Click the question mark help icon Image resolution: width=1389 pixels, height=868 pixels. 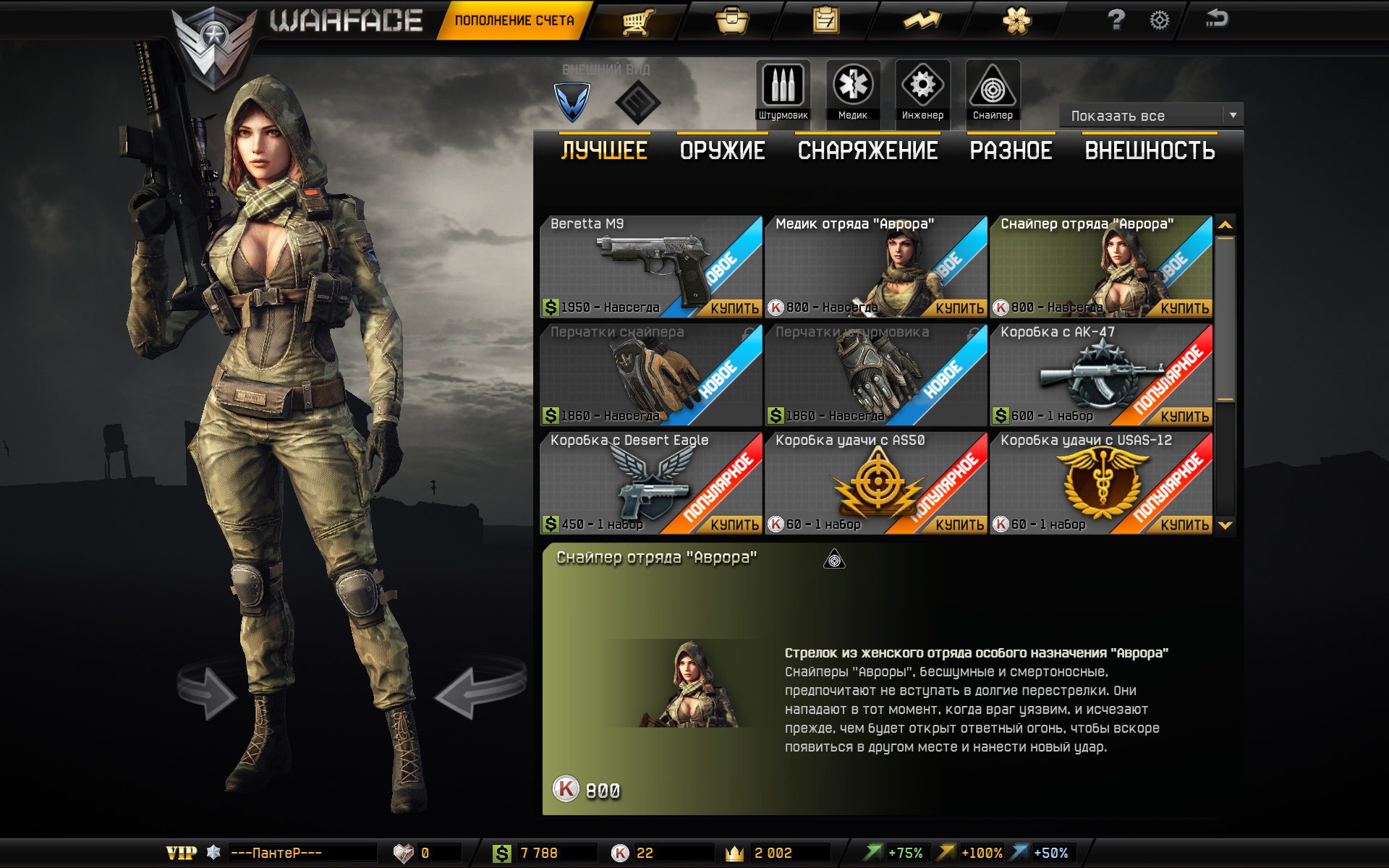(x=1116, y=20)
